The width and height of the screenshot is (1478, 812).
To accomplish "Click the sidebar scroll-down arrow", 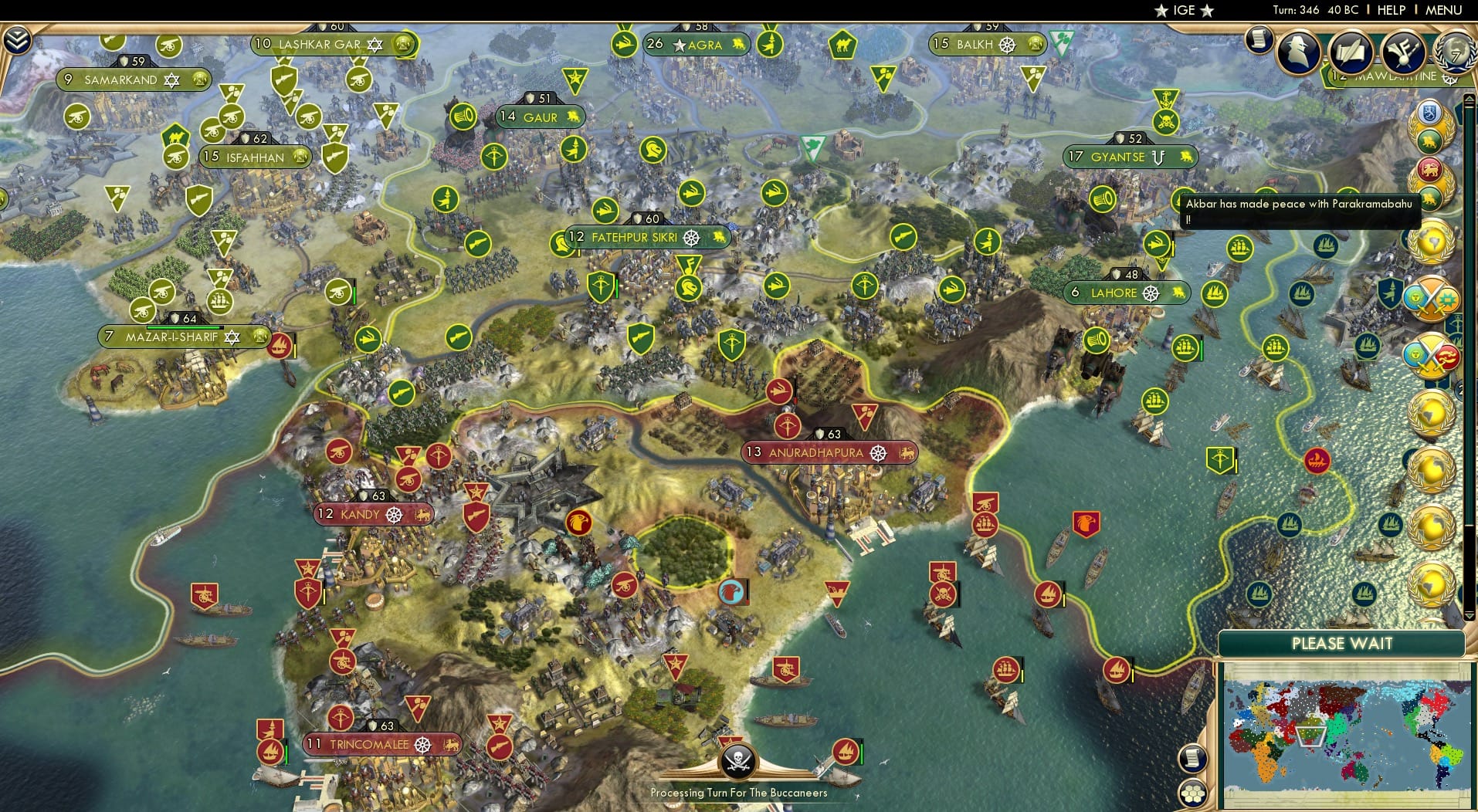I will 1468,615.
